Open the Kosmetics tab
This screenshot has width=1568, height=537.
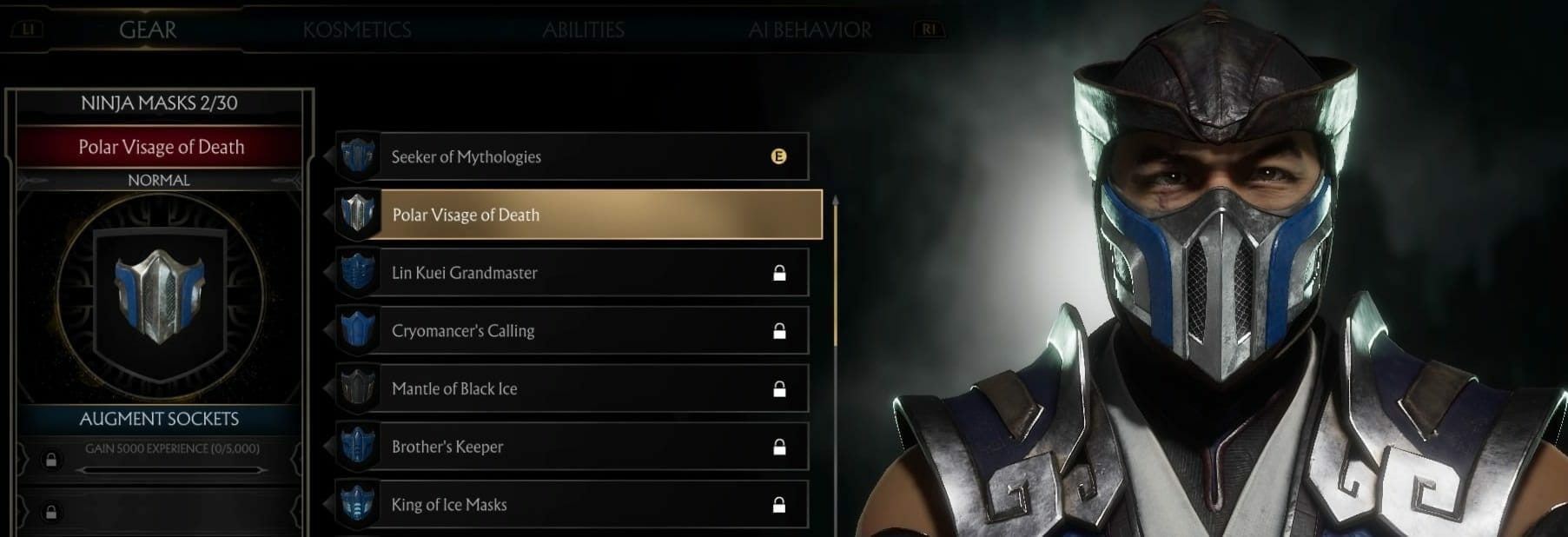tap(357, 30)
